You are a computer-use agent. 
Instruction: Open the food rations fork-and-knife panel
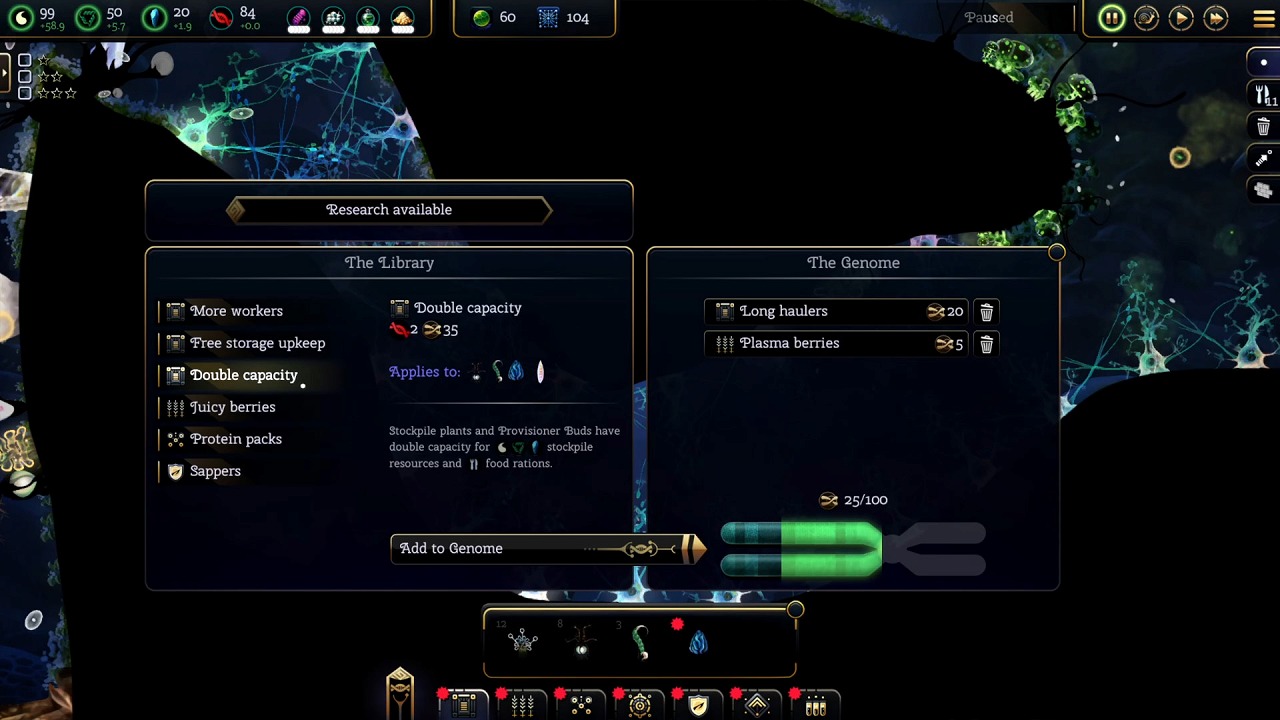coord(1264,94)
